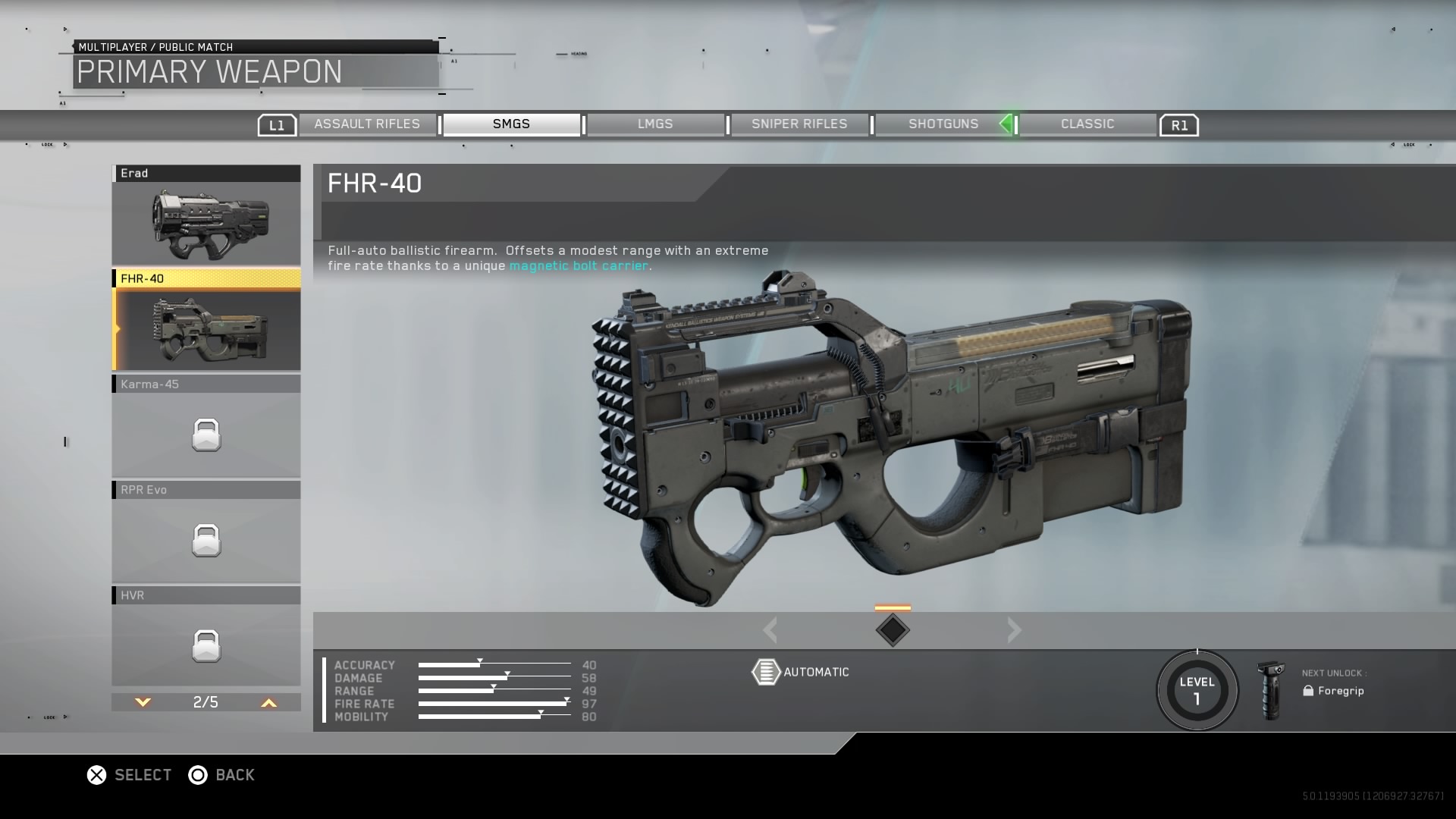Screen dimensions: 1456x819
Task: Show the next weapon variant arrow
Action: [x=1015, y=630]
